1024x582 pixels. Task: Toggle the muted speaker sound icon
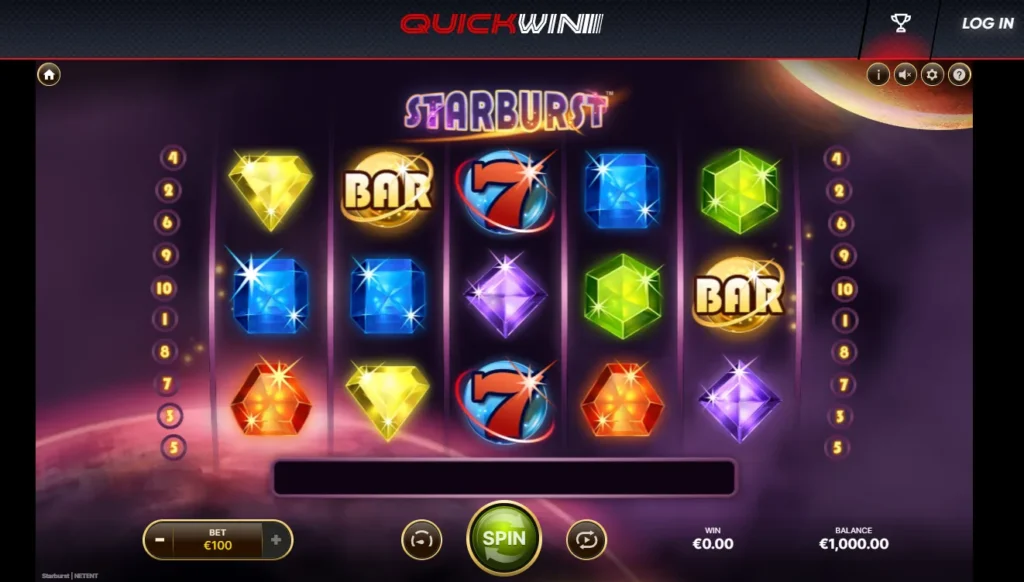905,74
